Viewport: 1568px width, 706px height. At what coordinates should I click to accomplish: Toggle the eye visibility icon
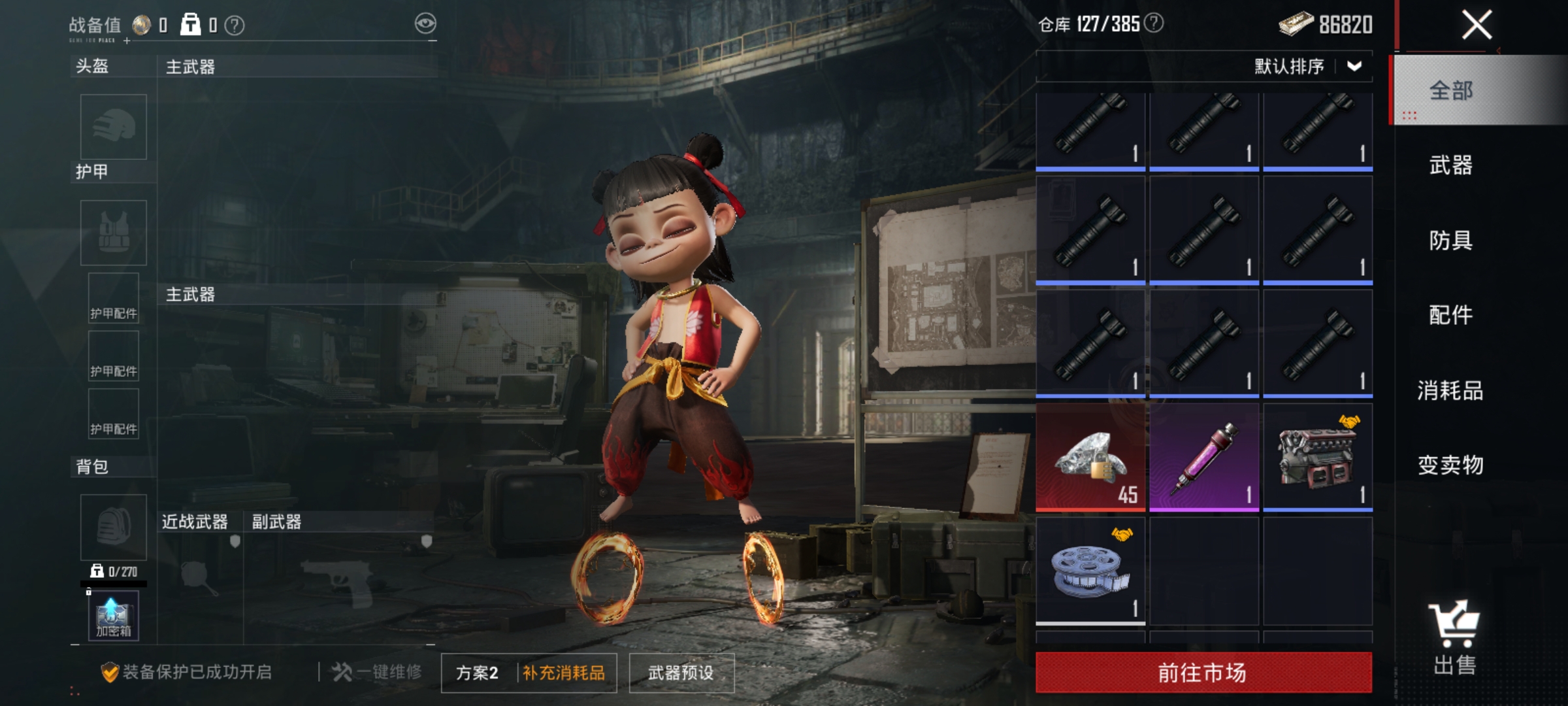click(x=425, y=24)
